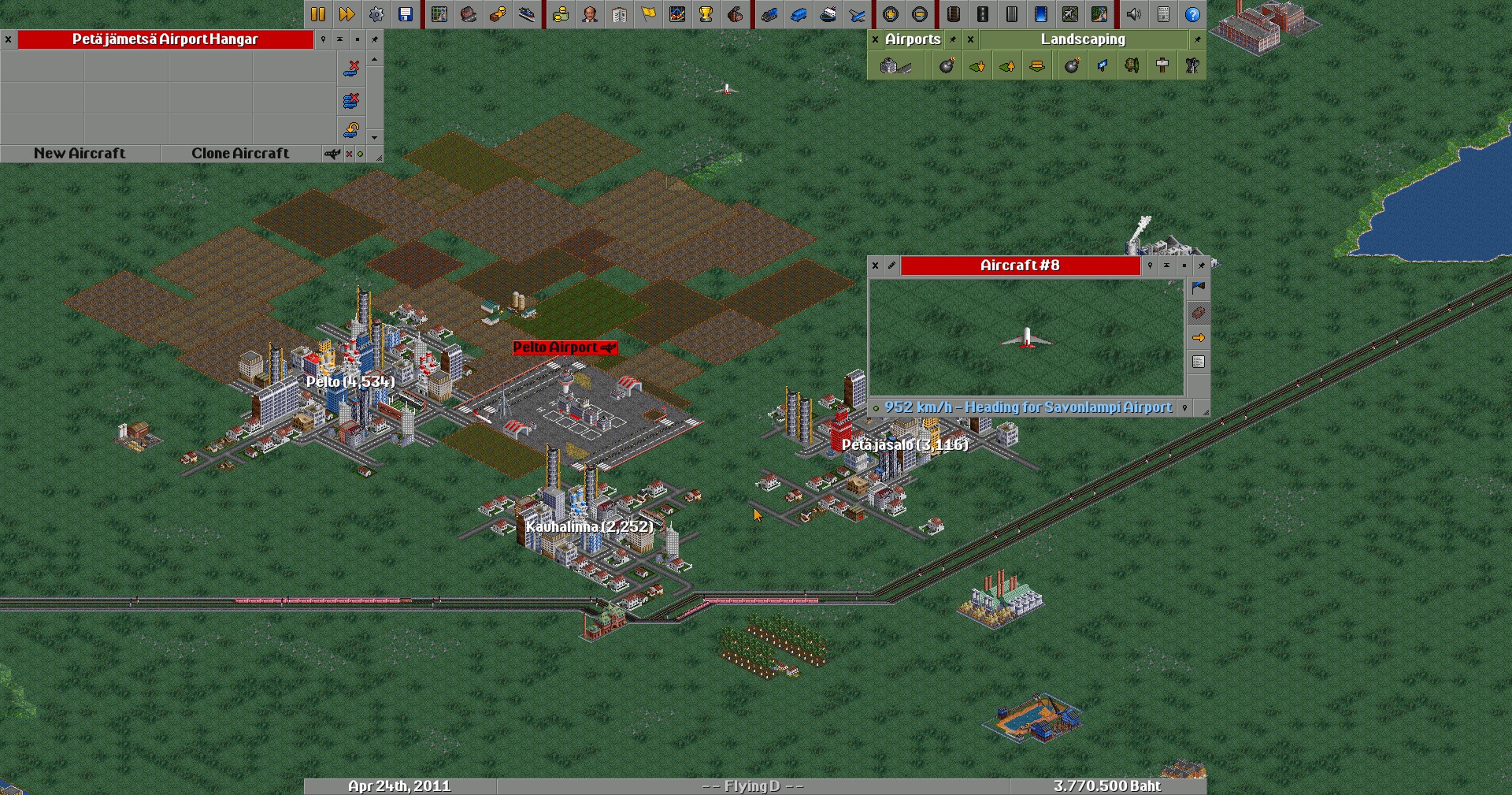The width and height of the screenshot is (1512, 795).
Task: Open game options gear menu
Action: click(x=376, y=14)
